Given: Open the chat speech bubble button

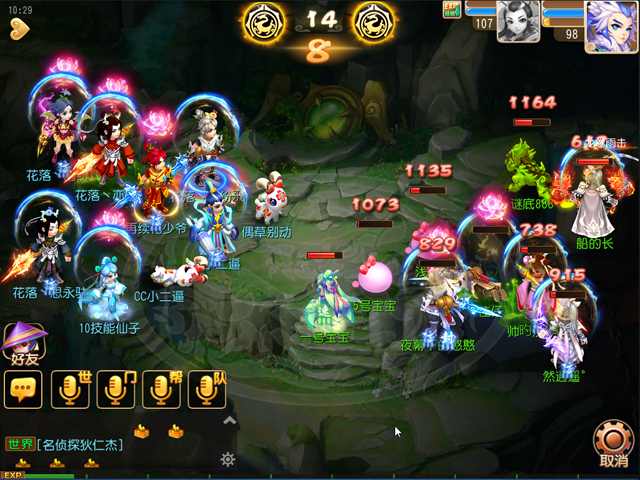Looking at the screenshot, I should [23, 389].
